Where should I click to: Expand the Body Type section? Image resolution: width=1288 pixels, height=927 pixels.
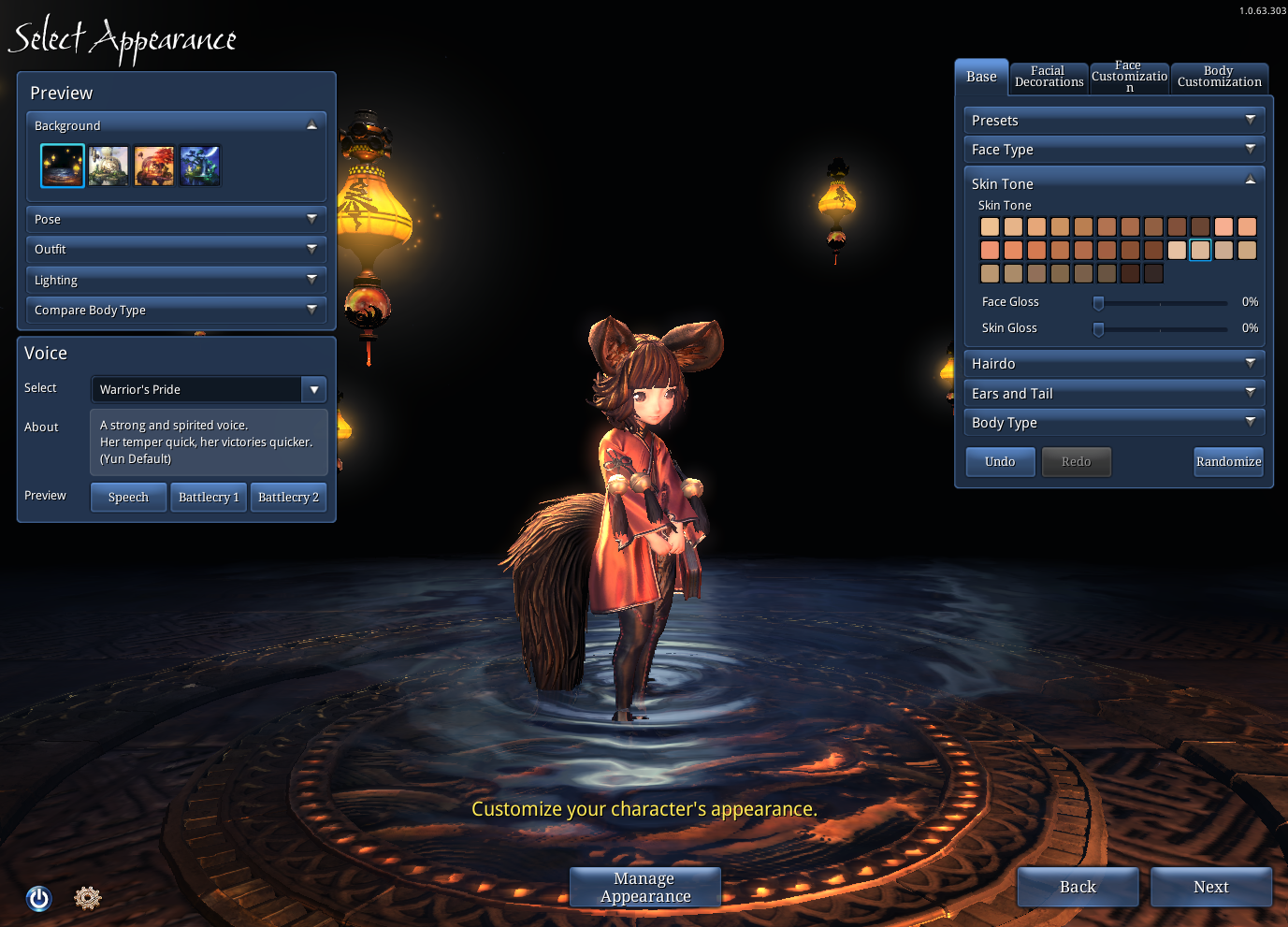[1113, 423]
